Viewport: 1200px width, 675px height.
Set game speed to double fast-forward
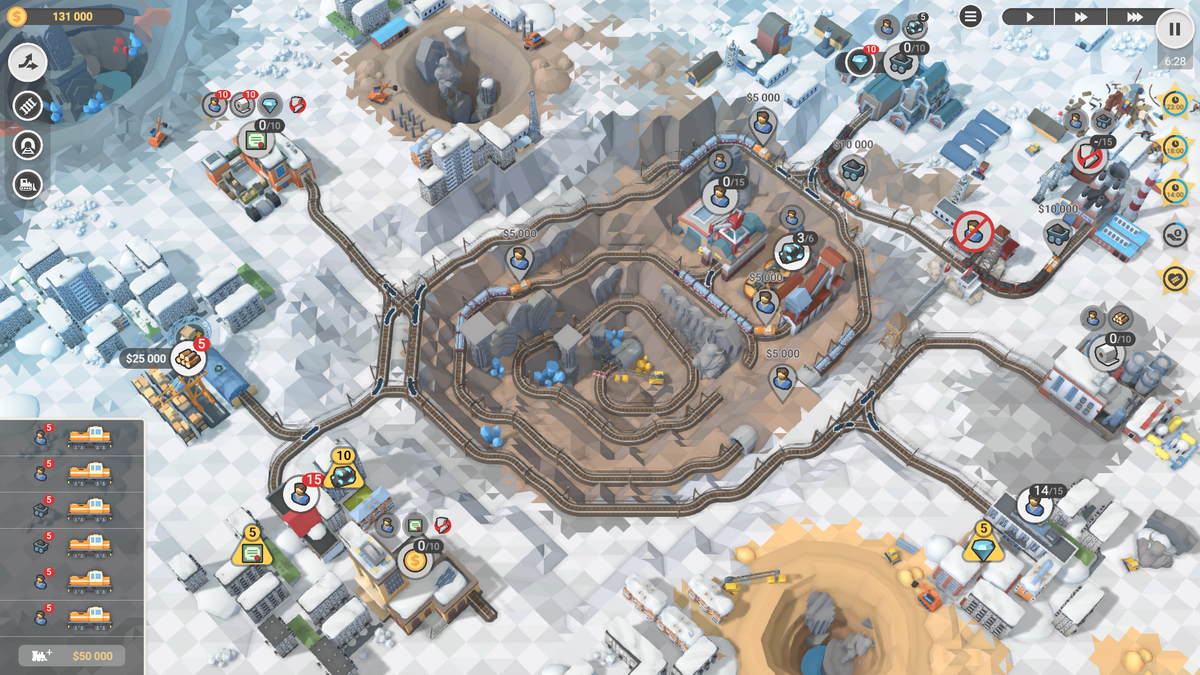click(x=1081, y=17)
